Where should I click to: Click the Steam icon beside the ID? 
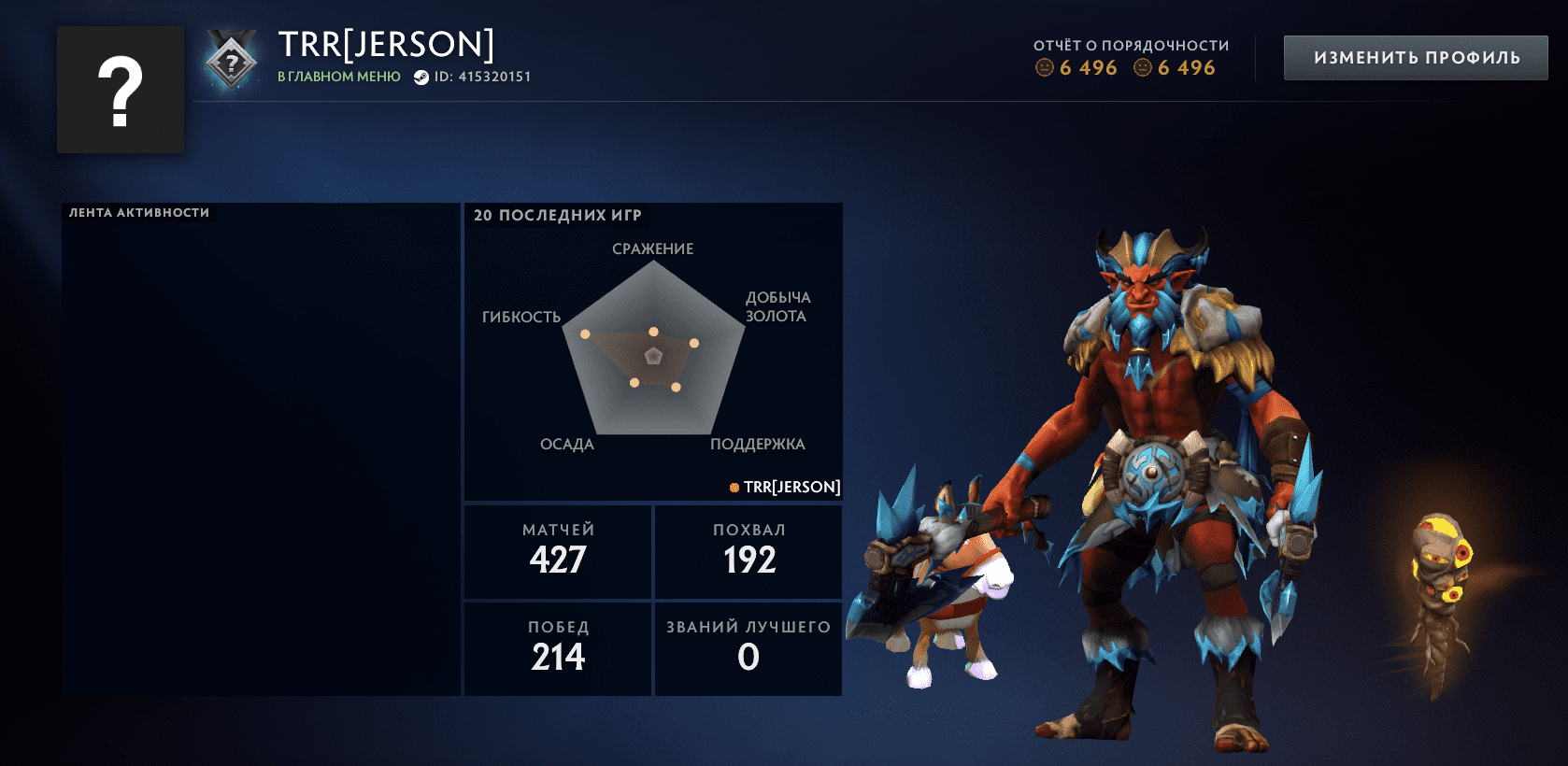point(421,78)
